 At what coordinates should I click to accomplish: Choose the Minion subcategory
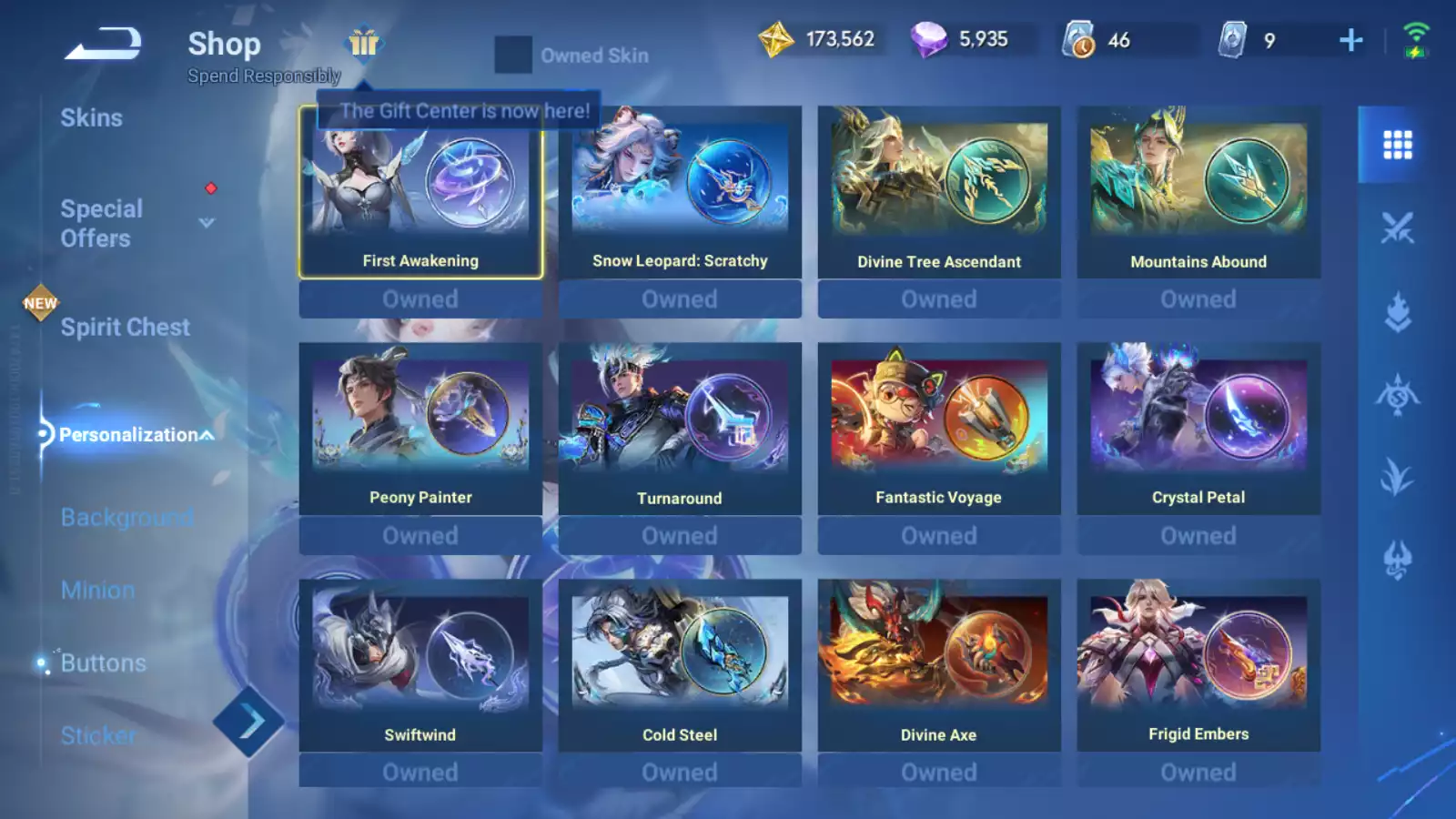pyautogui.click(x=97, y=591)
